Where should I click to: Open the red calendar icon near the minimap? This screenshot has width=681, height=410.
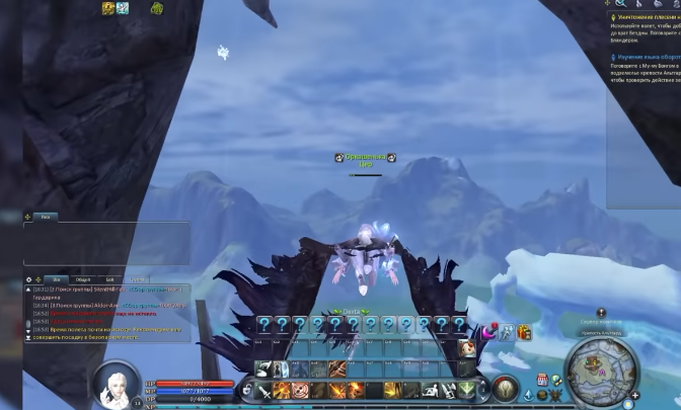541,380
